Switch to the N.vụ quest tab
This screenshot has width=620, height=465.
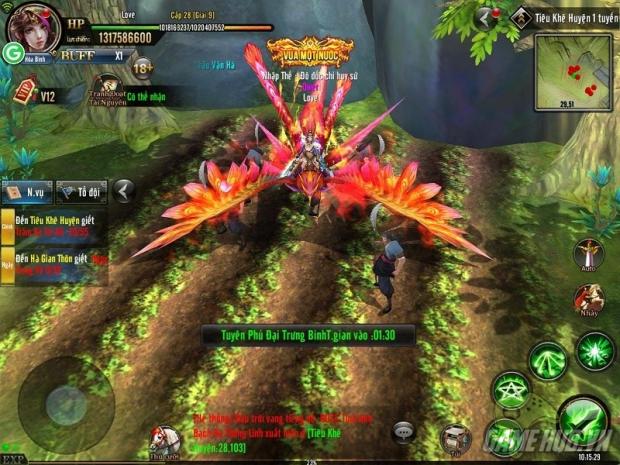(x=28, y=190)
